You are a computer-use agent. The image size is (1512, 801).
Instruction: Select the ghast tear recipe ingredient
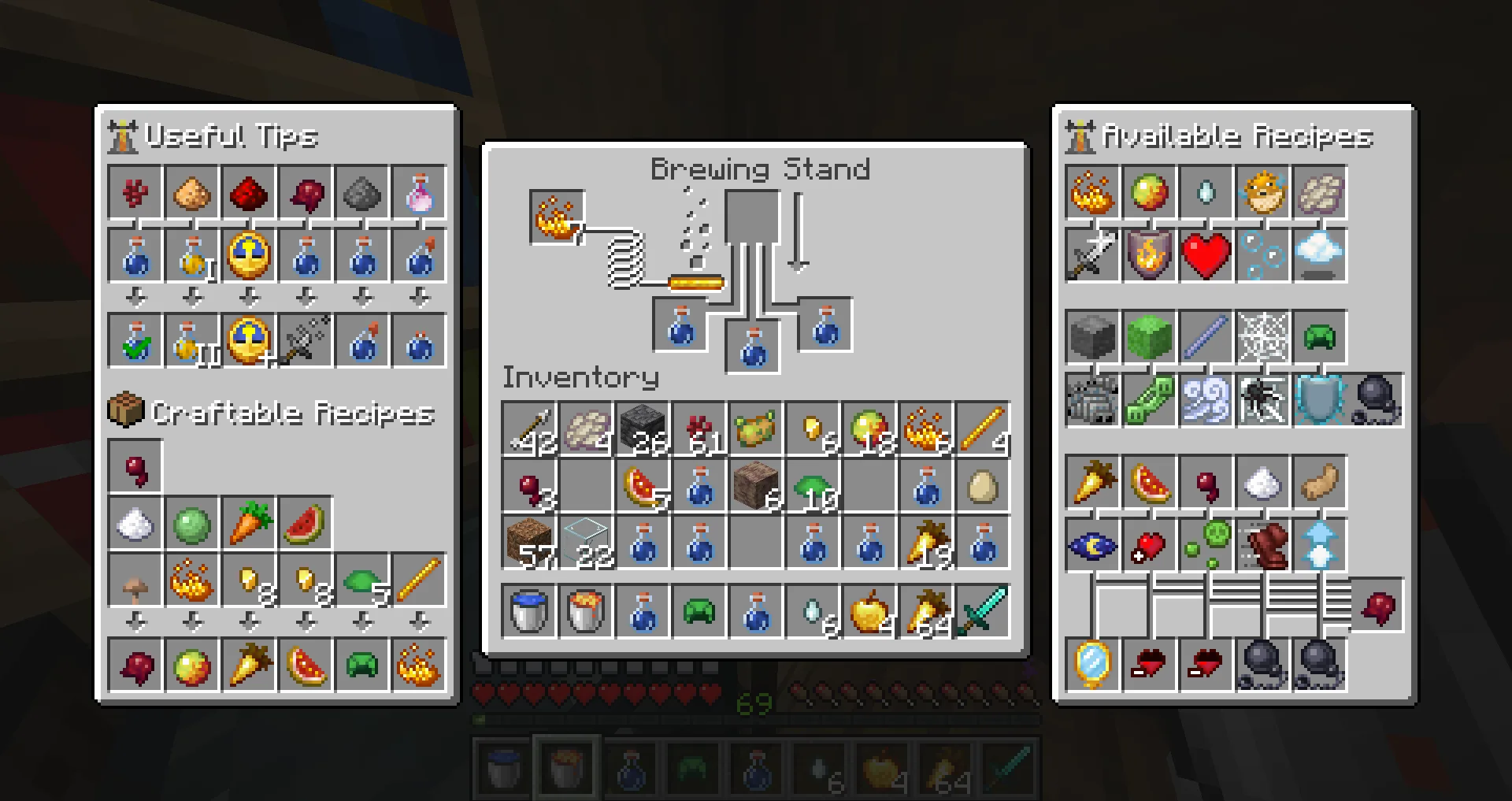1206,193
